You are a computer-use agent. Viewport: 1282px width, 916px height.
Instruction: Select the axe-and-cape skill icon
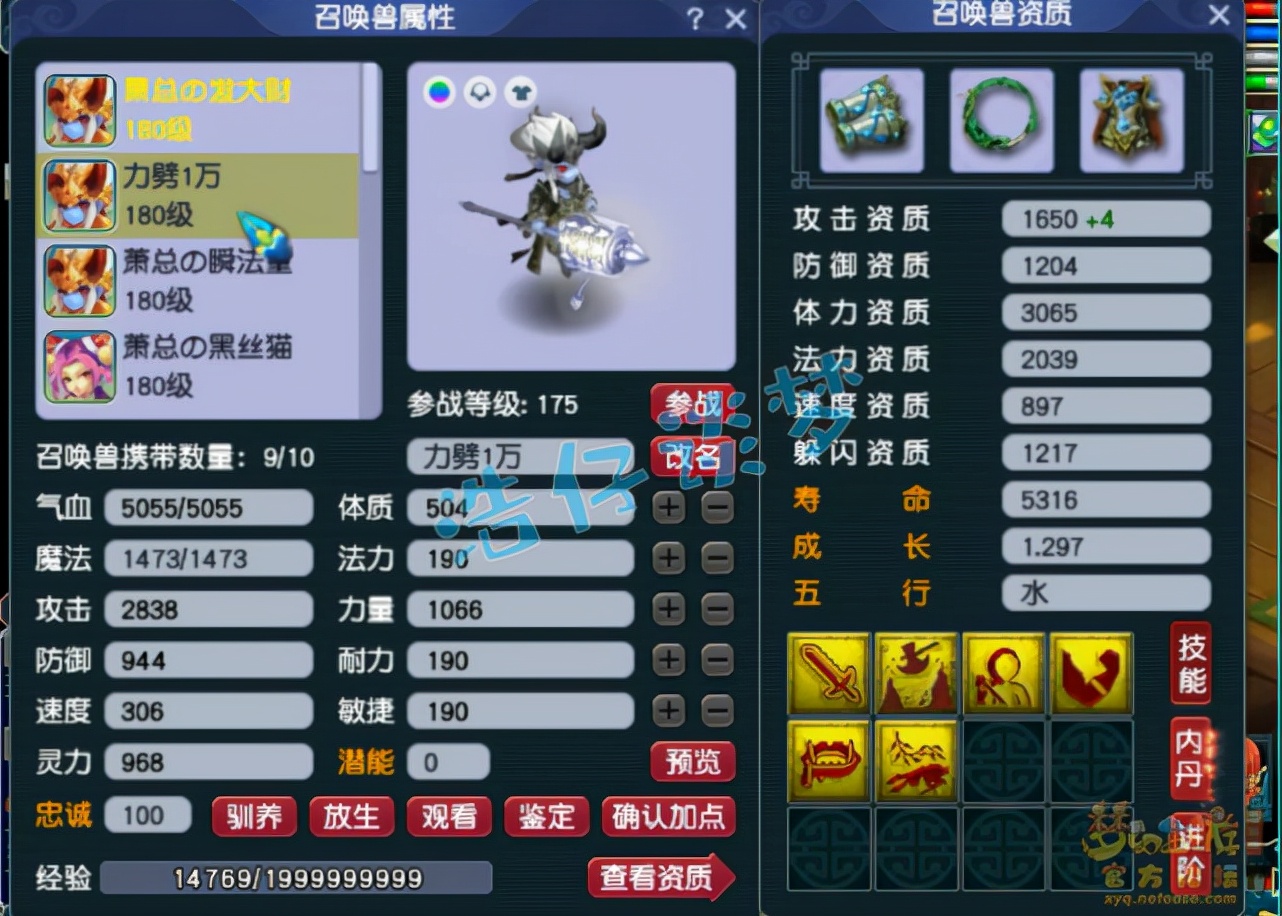pyautogui.click(x=916, y=672)
